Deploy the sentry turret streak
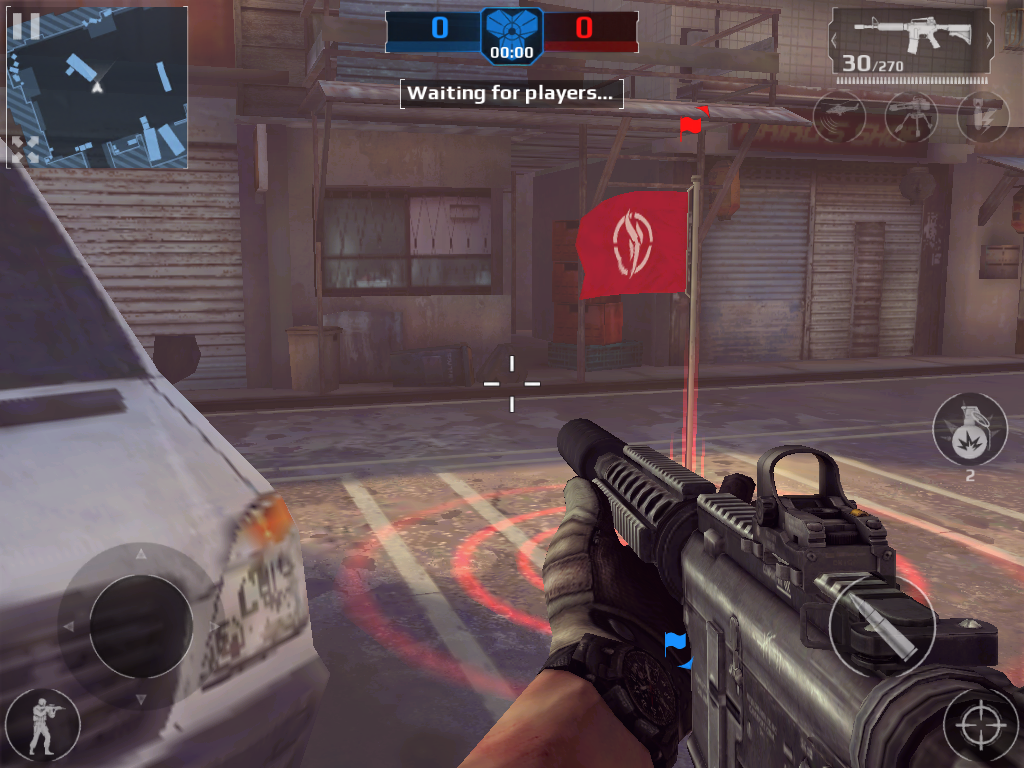The image size is (1024, 768). point(910,117)
